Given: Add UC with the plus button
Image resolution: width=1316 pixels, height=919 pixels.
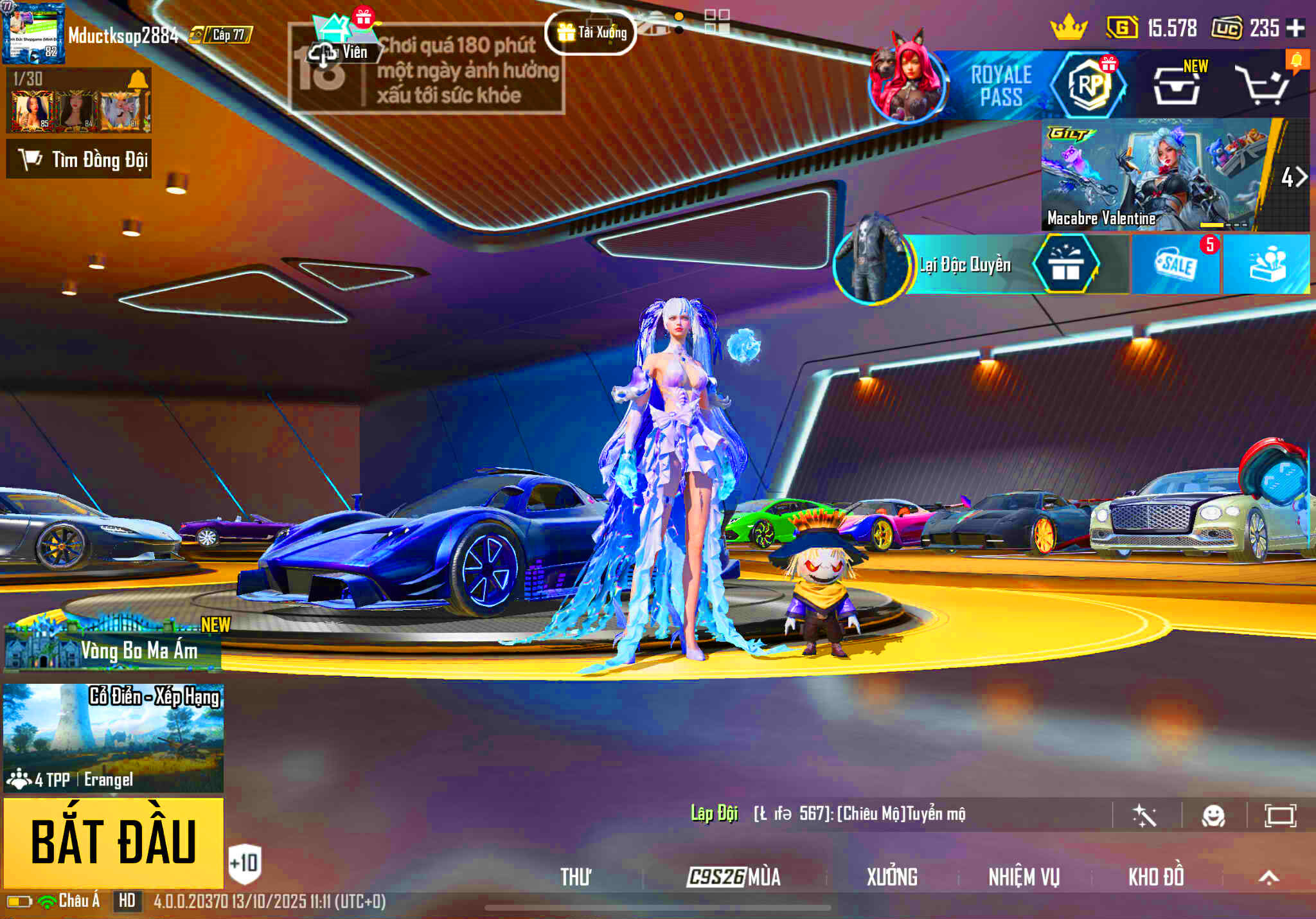Looking at the screenshot, I should coord(1295,28).
